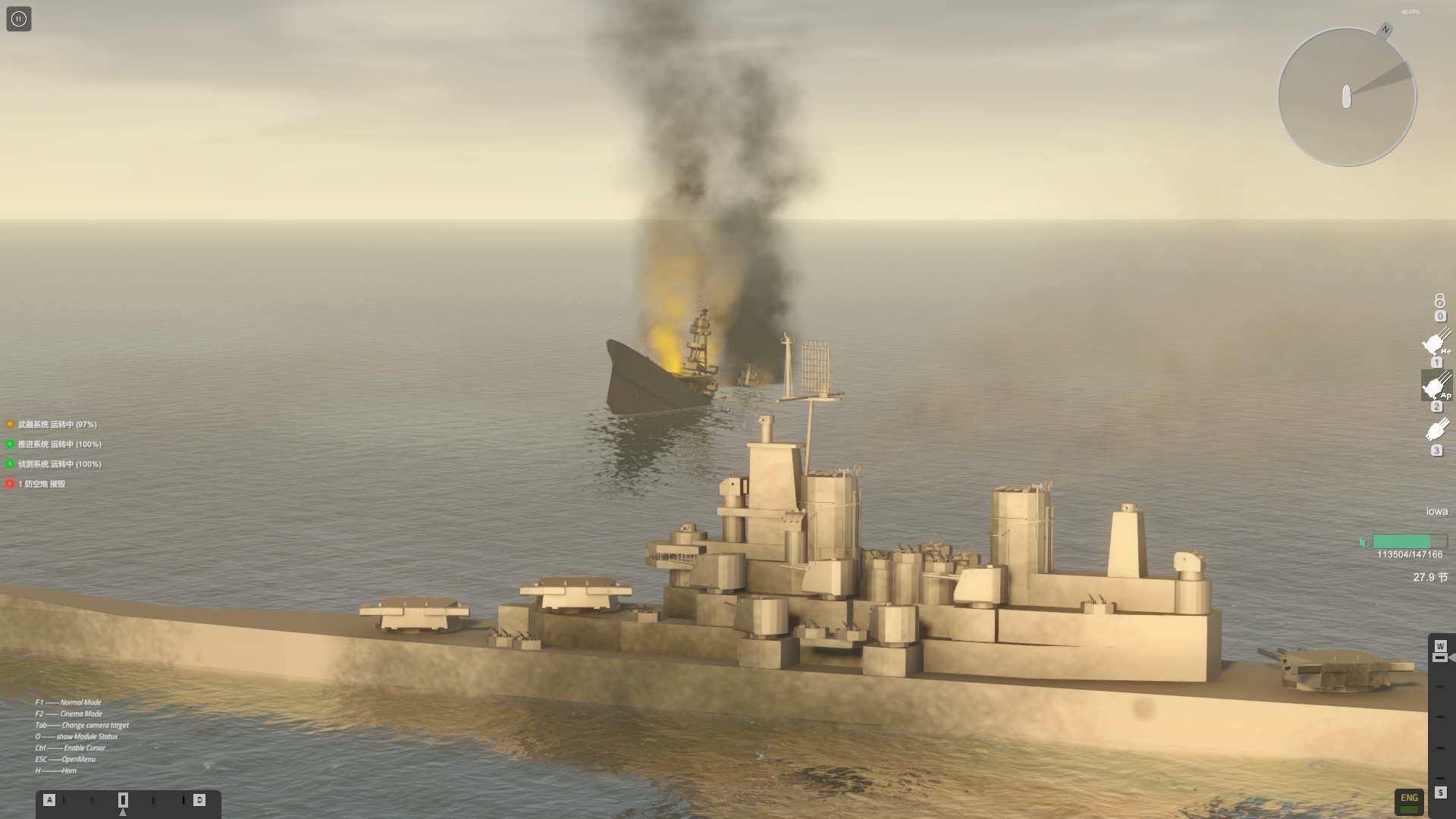The image size is (1456, 819).
Task: Click the horizontal rudder slider handle
Action: point(123,800)
